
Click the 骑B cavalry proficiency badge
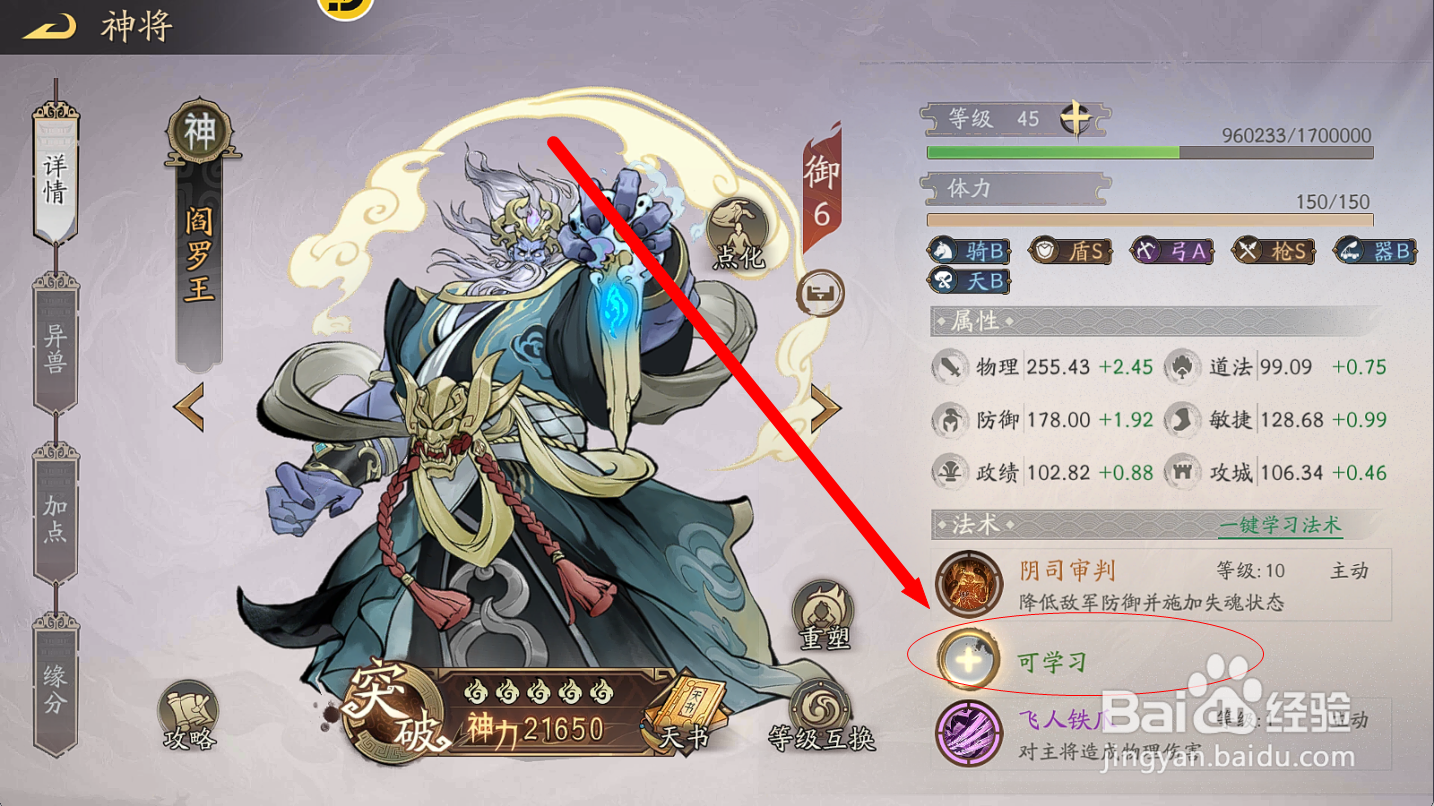point(967,251)
